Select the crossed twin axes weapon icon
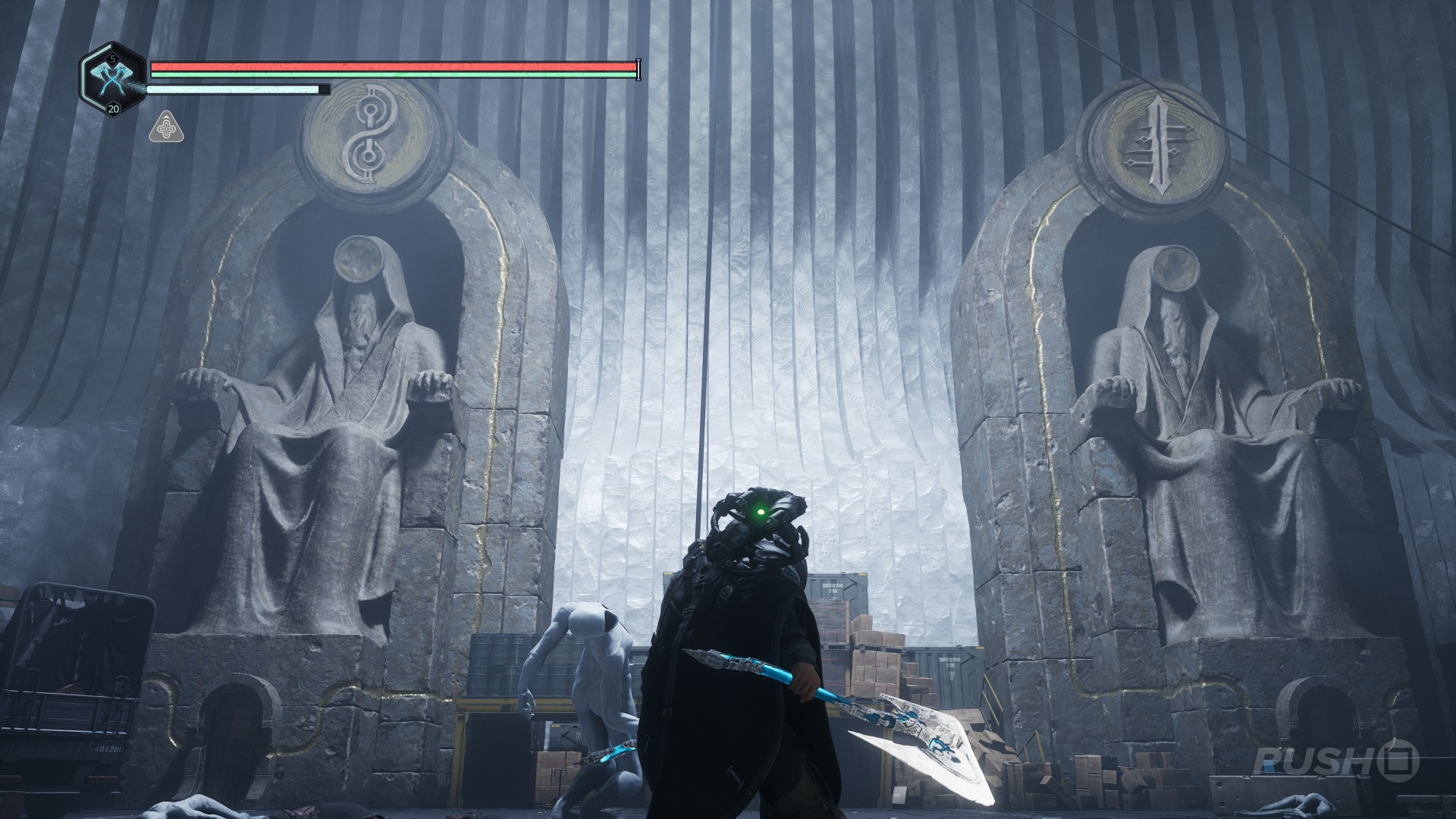 [x=112, y=78]
